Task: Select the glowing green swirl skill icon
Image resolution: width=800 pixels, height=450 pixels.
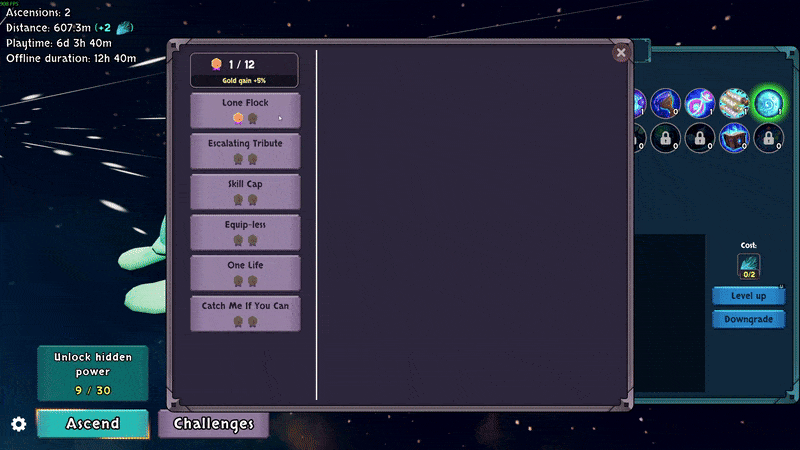Action: (x=768, y=101)
